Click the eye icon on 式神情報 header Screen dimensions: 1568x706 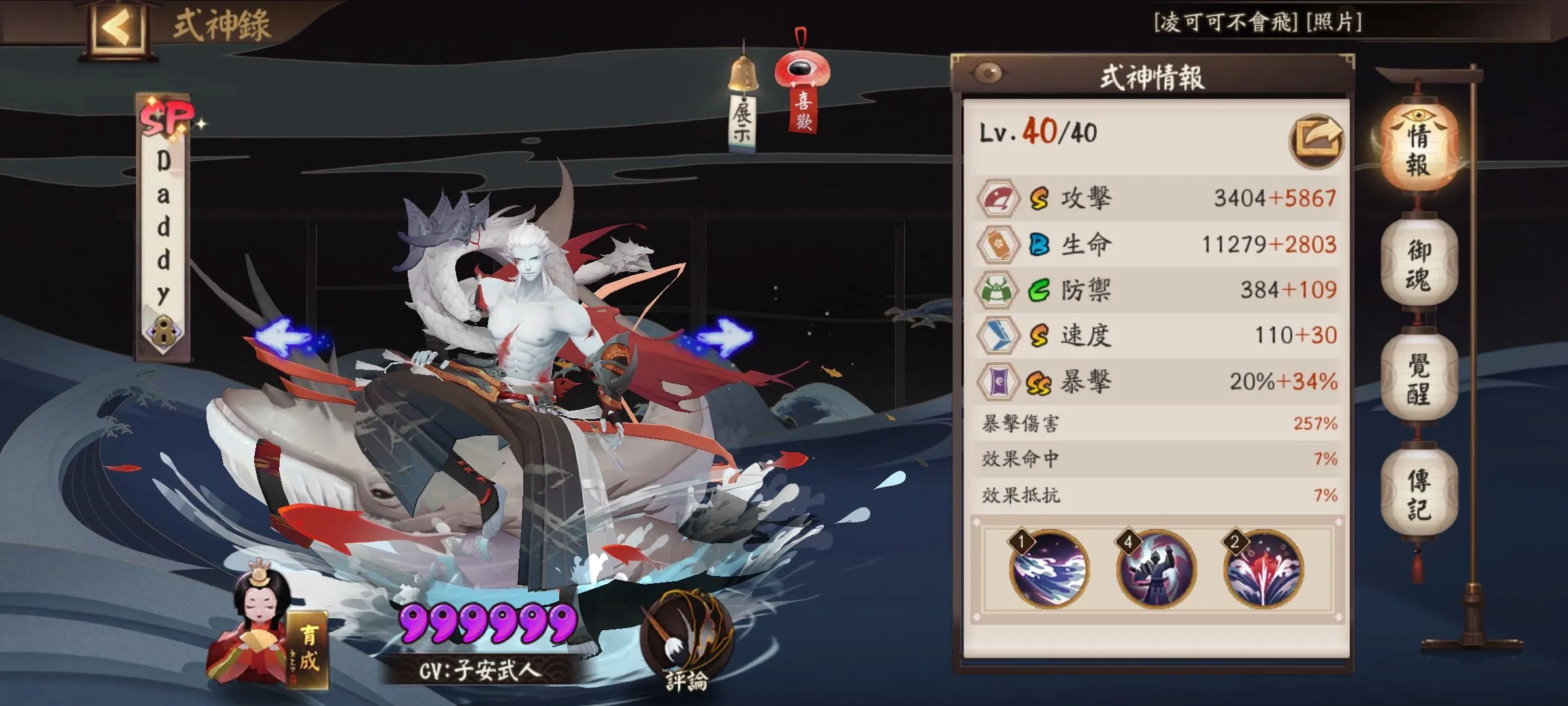988,73
